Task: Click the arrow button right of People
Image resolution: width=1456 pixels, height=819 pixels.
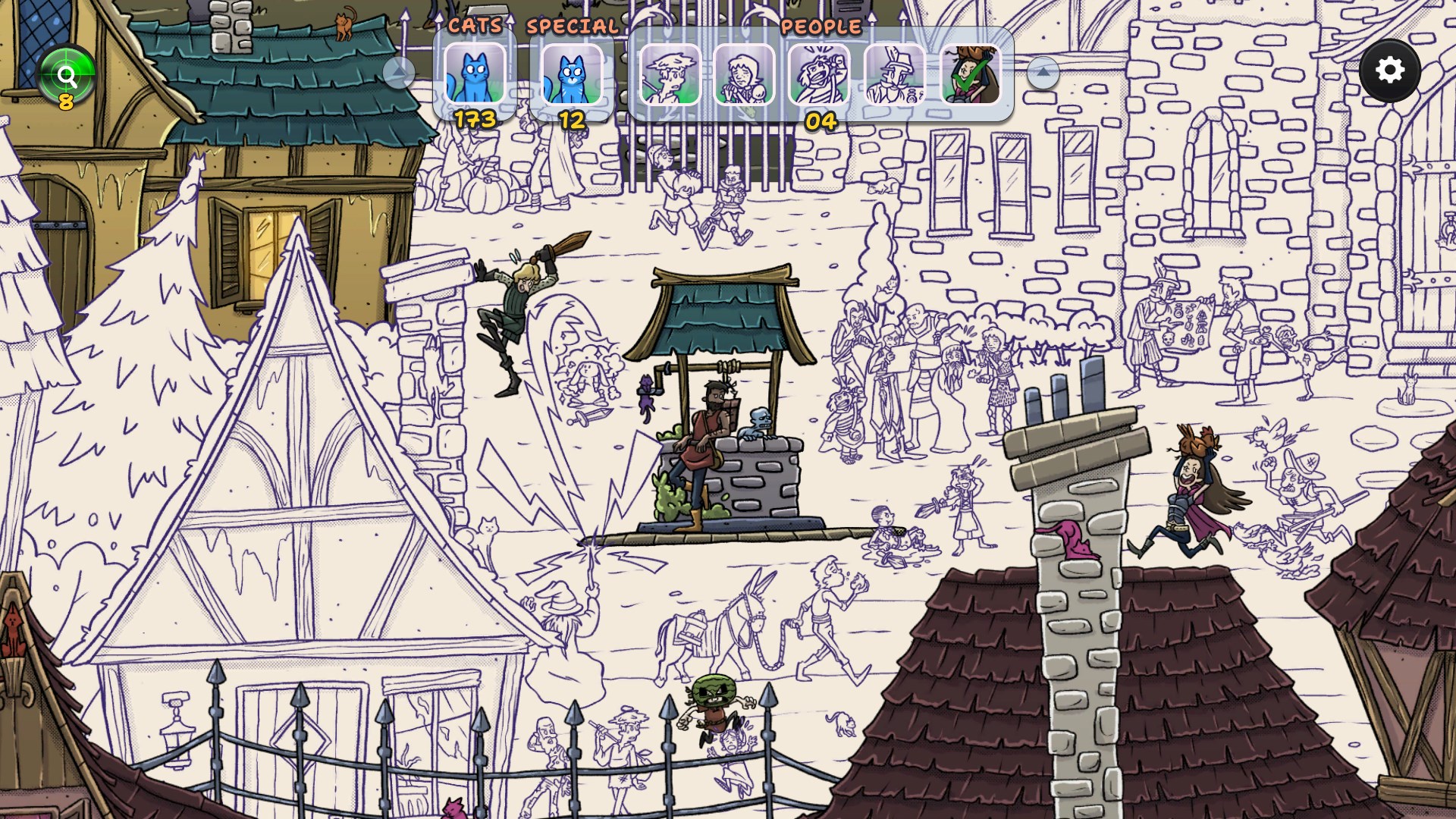Action: coord(1043,73)
